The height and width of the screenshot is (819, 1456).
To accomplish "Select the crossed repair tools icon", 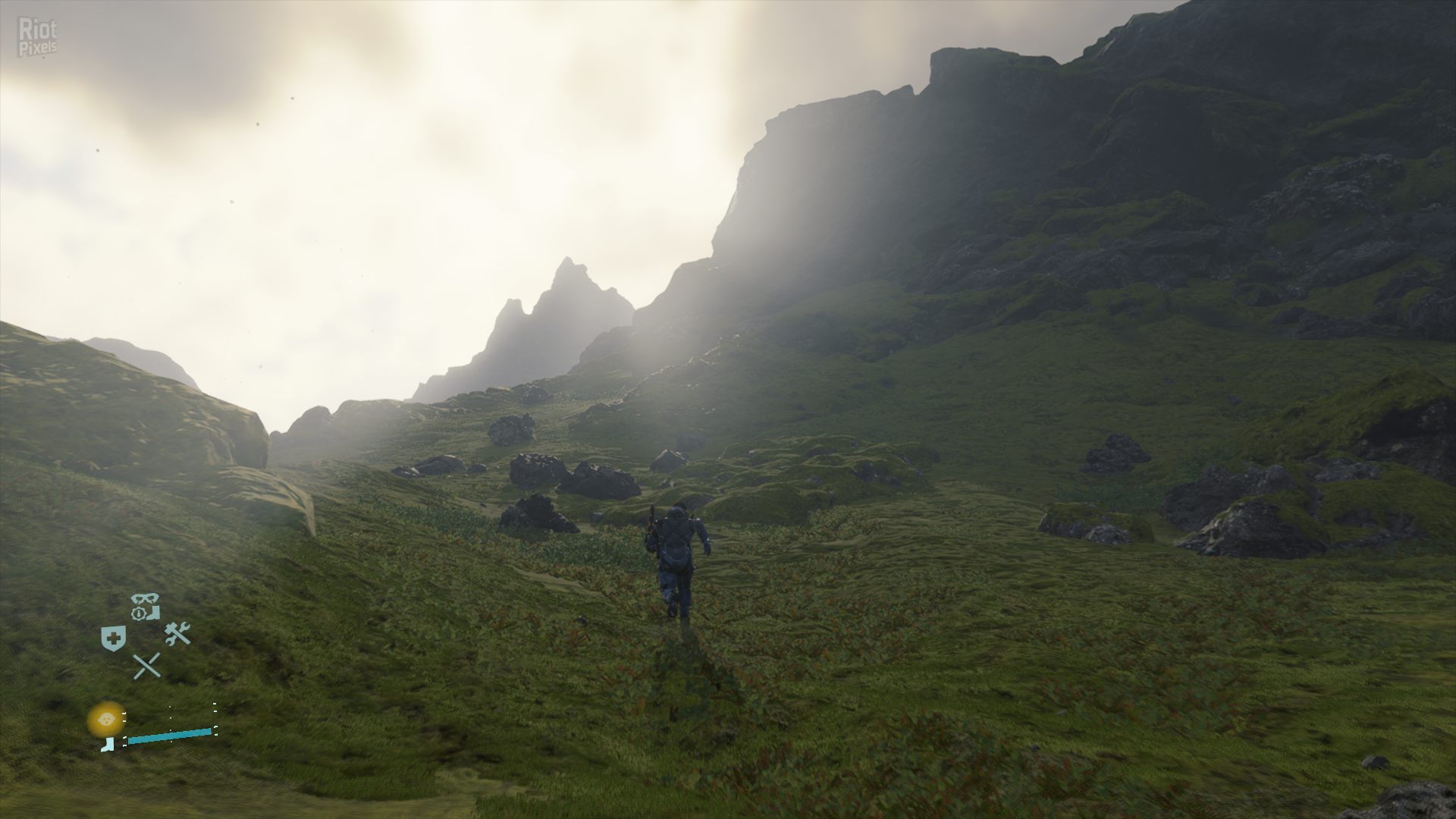I will 177,633.
